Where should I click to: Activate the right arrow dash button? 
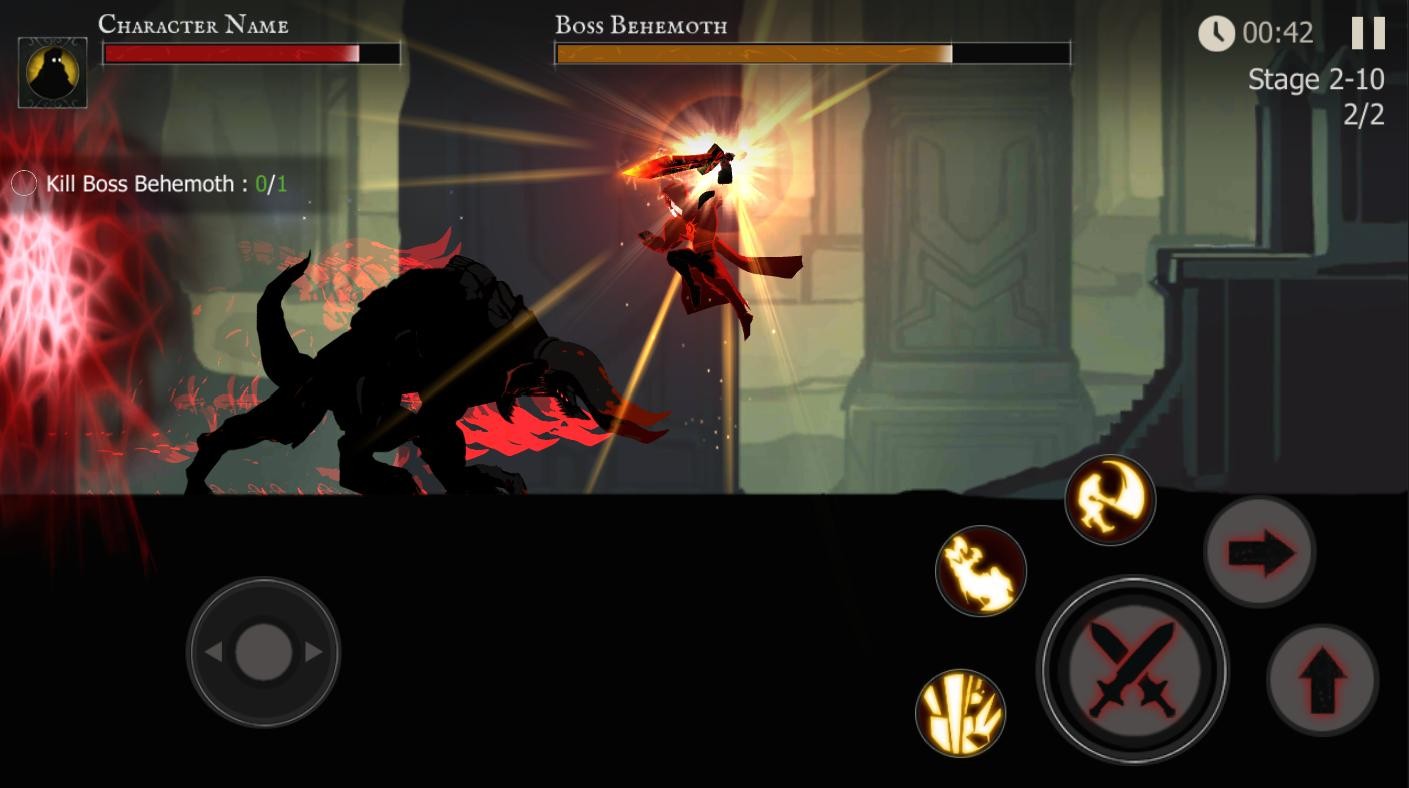click(1259, 552)
